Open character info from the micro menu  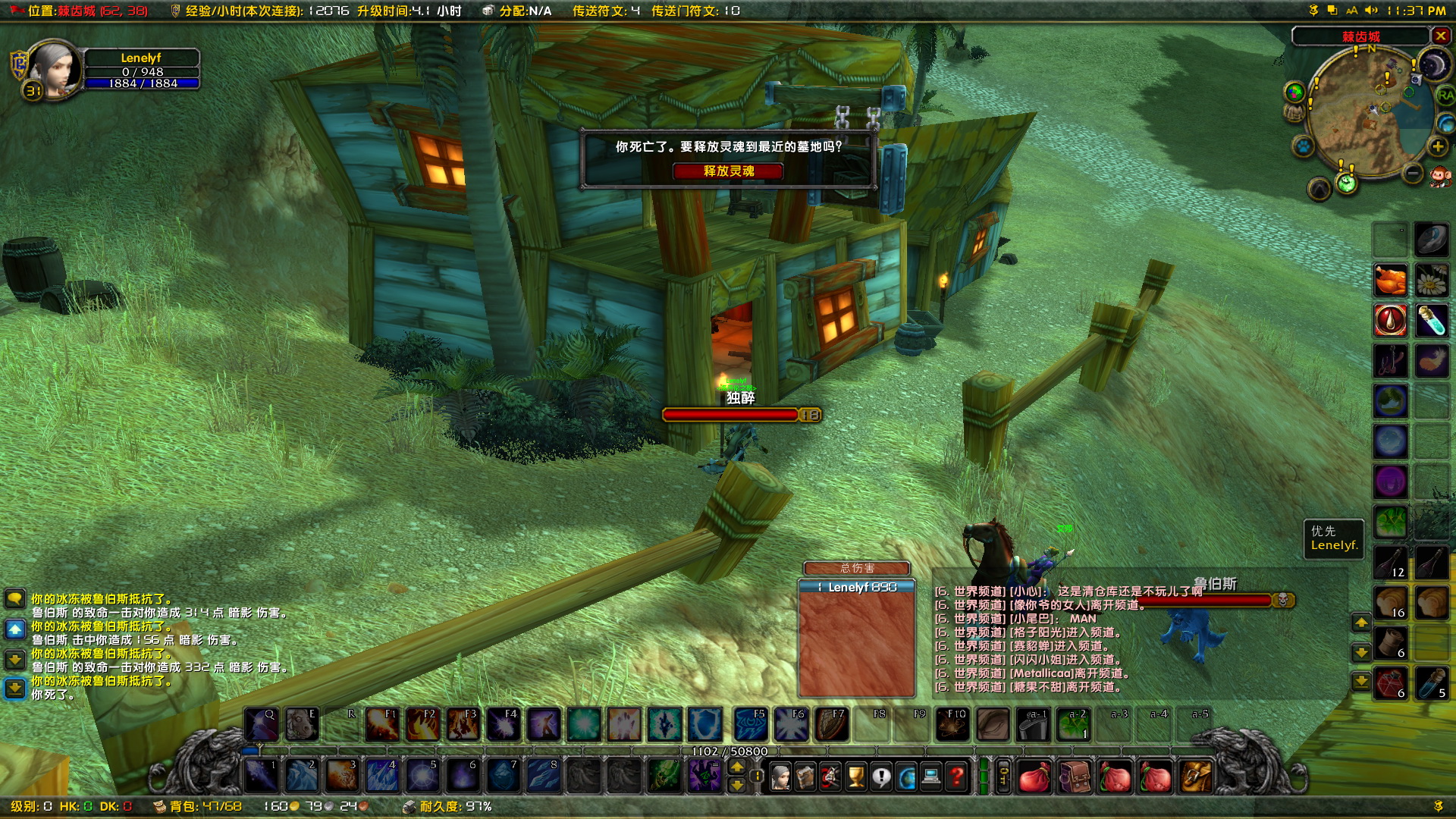tap(782, 776)
